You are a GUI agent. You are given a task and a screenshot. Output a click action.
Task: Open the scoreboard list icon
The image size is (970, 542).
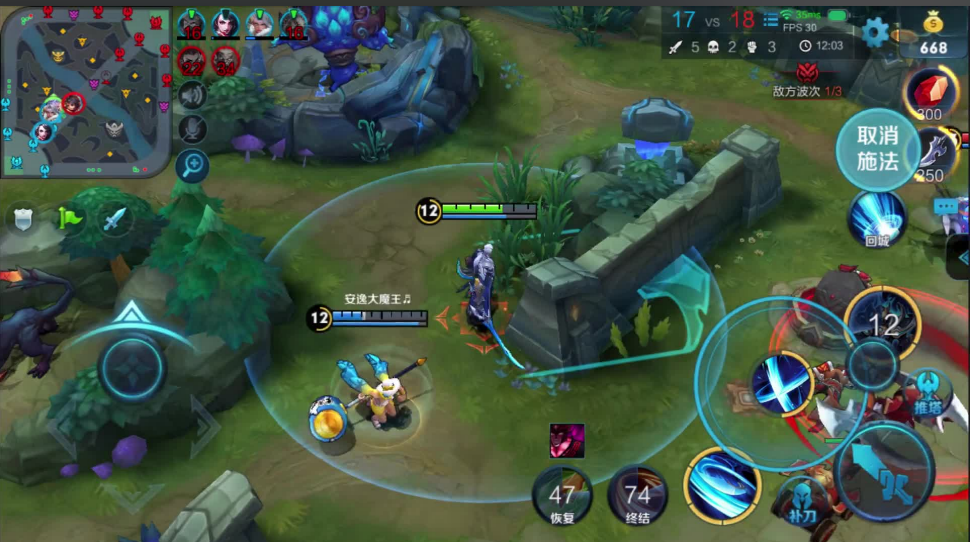(771, 20)
